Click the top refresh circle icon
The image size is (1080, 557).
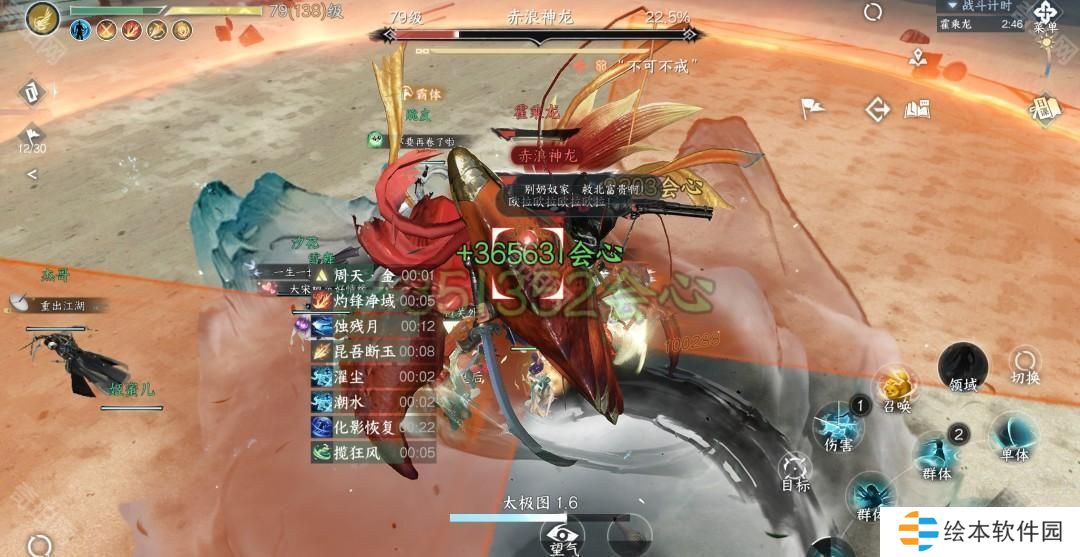[873, 13]
